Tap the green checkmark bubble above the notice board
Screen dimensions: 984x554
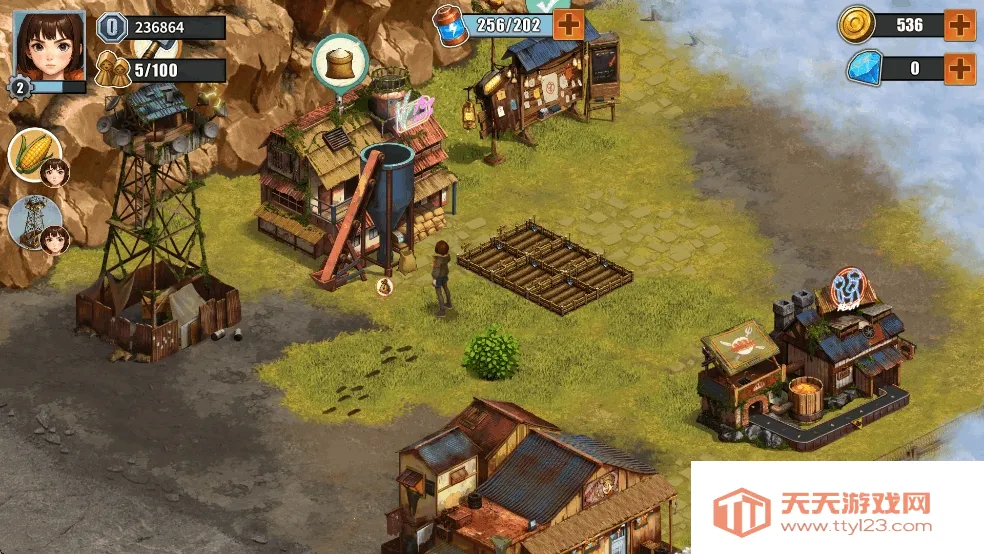[x=547, y=5]
